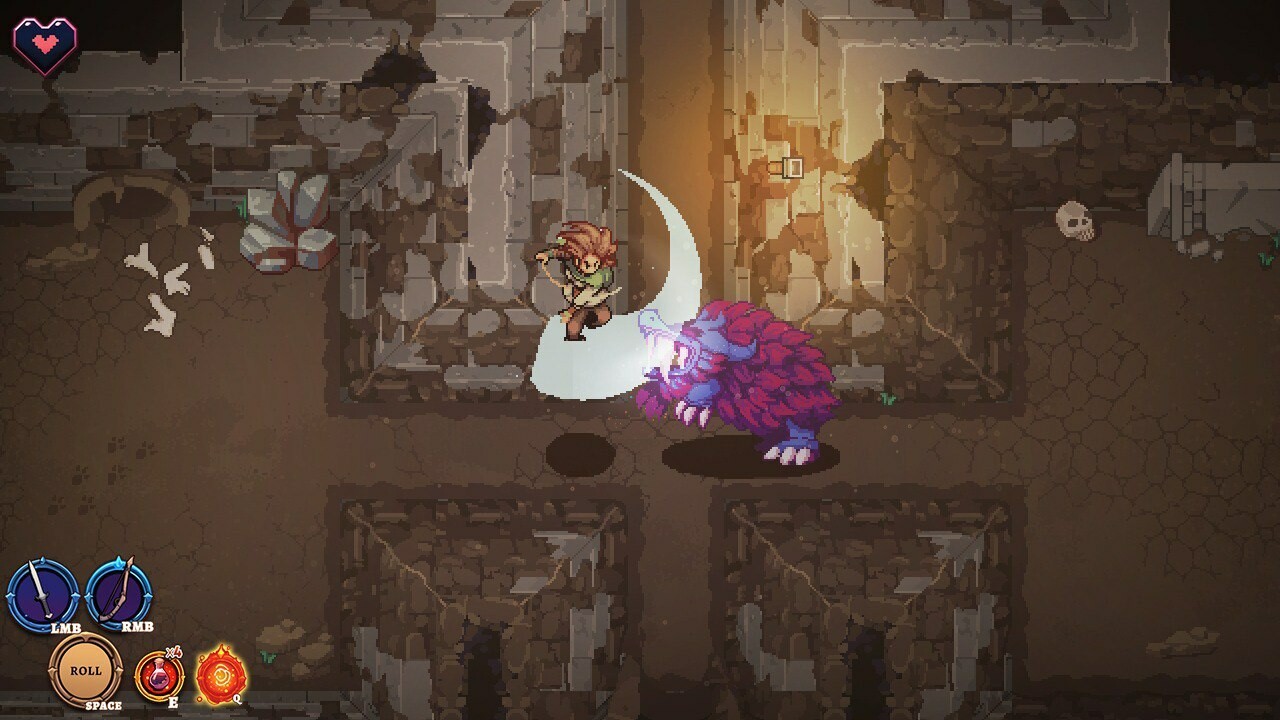Click the LMB label under the sword icon
The height and width of the screenshot is (720, 1280).
[x=66, y=628]
